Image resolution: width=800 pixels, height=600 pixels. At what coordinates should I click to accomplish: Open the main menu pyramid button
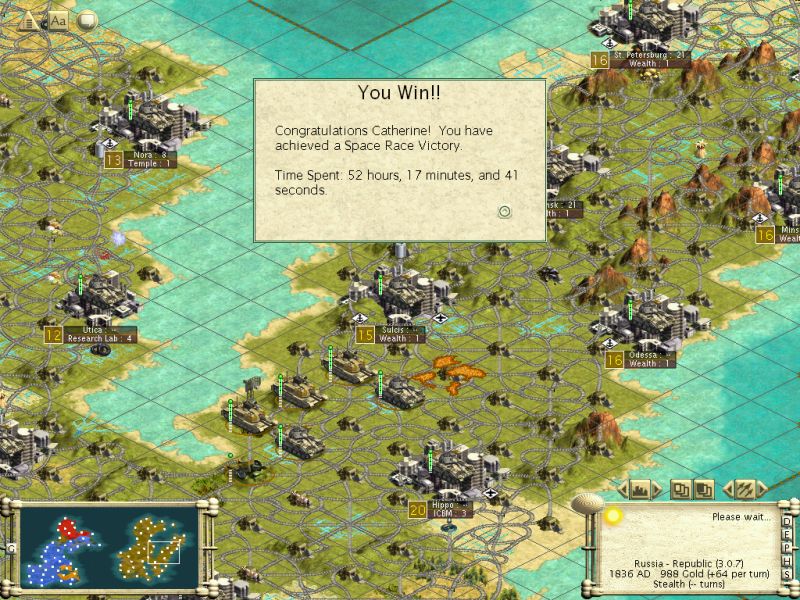pyautogui.click(x=30, y=20)
